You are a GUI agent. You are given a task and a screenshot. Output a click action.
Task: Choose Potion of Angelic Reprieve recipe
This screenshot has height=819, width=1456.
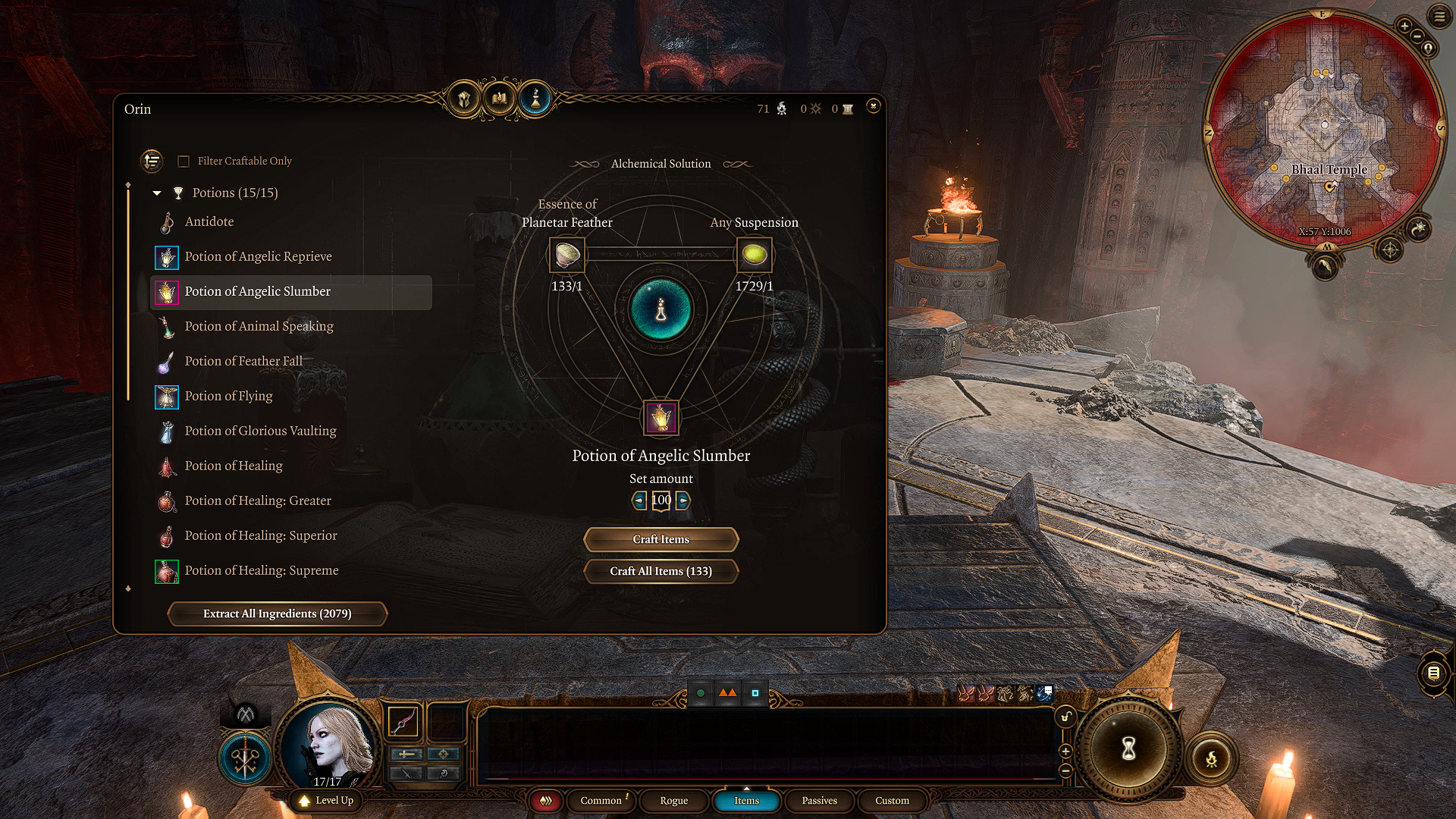[x=258, y=256]
